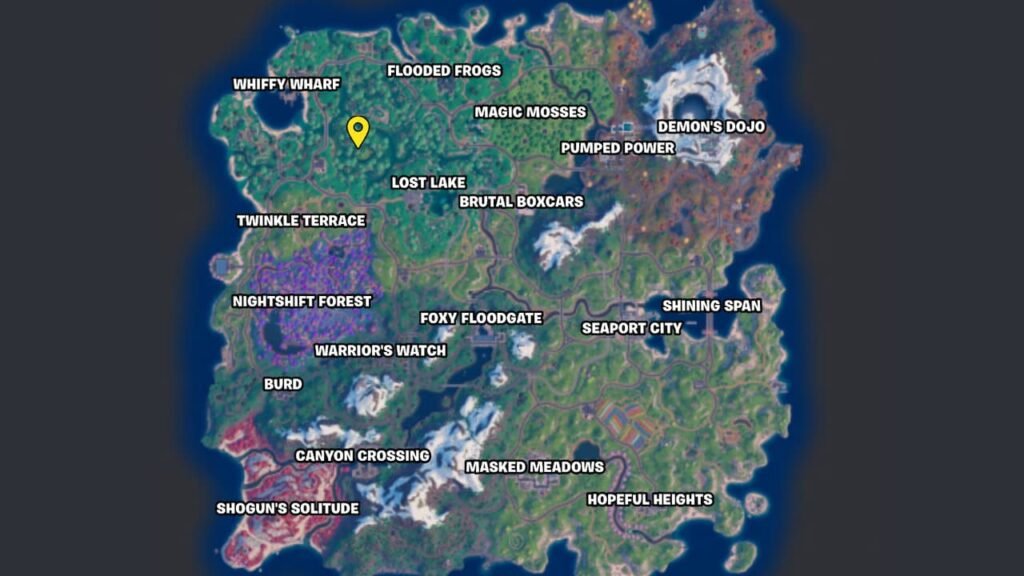
Task: Select the Whiffy Wharf map label
Action: coord(286,85)
